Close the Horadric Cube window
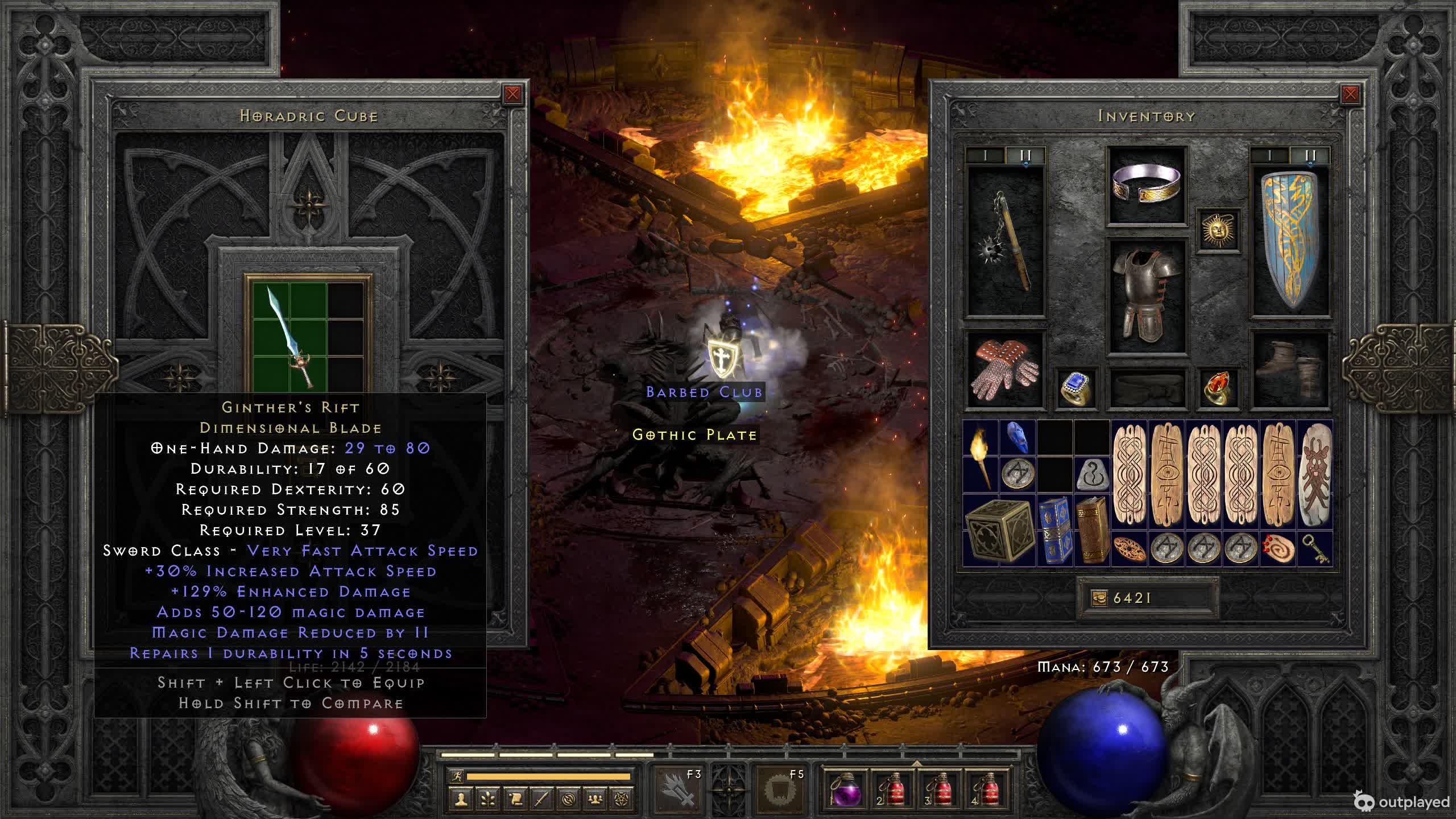 [512, 94]
